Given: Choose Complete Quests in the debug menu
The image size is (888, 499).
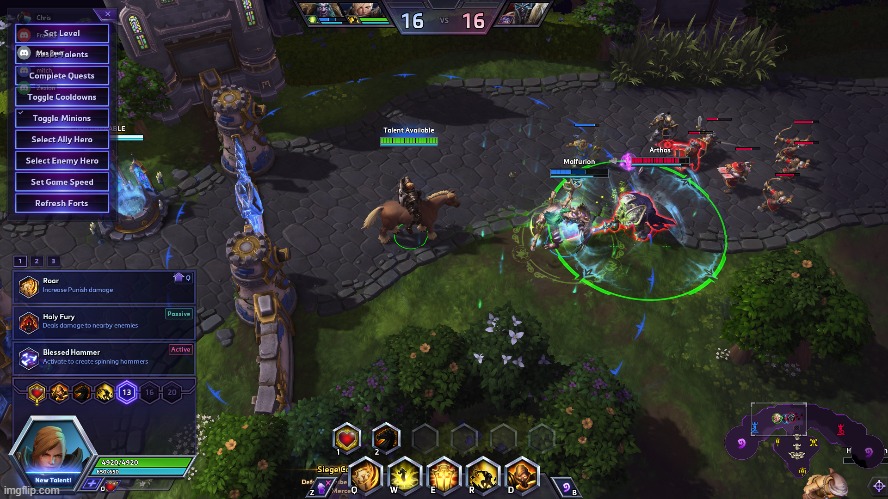Looking at the screenshot, I should (x=62, y=76).
